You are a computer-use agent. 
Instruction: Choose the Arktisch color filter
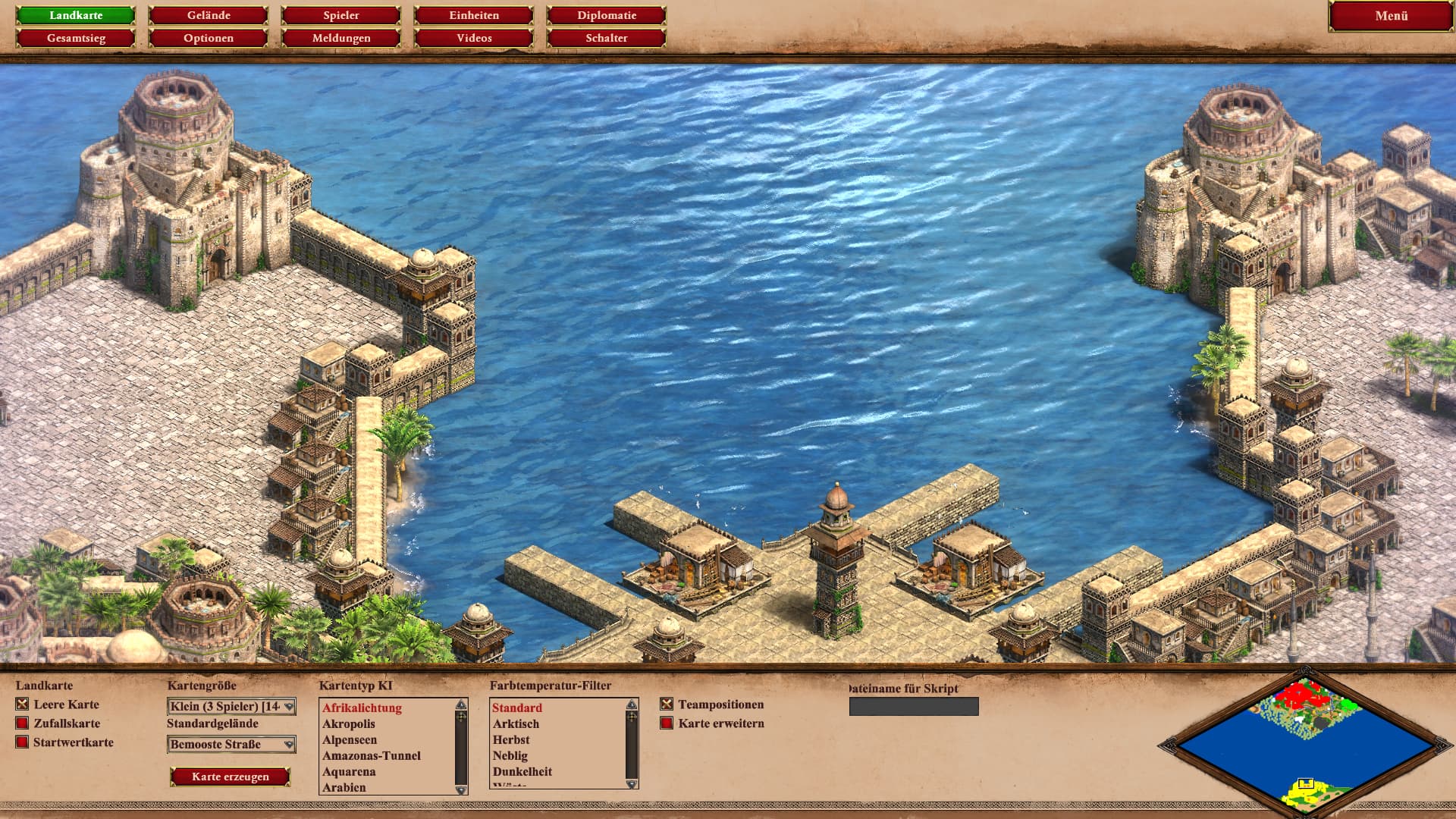(x=516, y=724)
